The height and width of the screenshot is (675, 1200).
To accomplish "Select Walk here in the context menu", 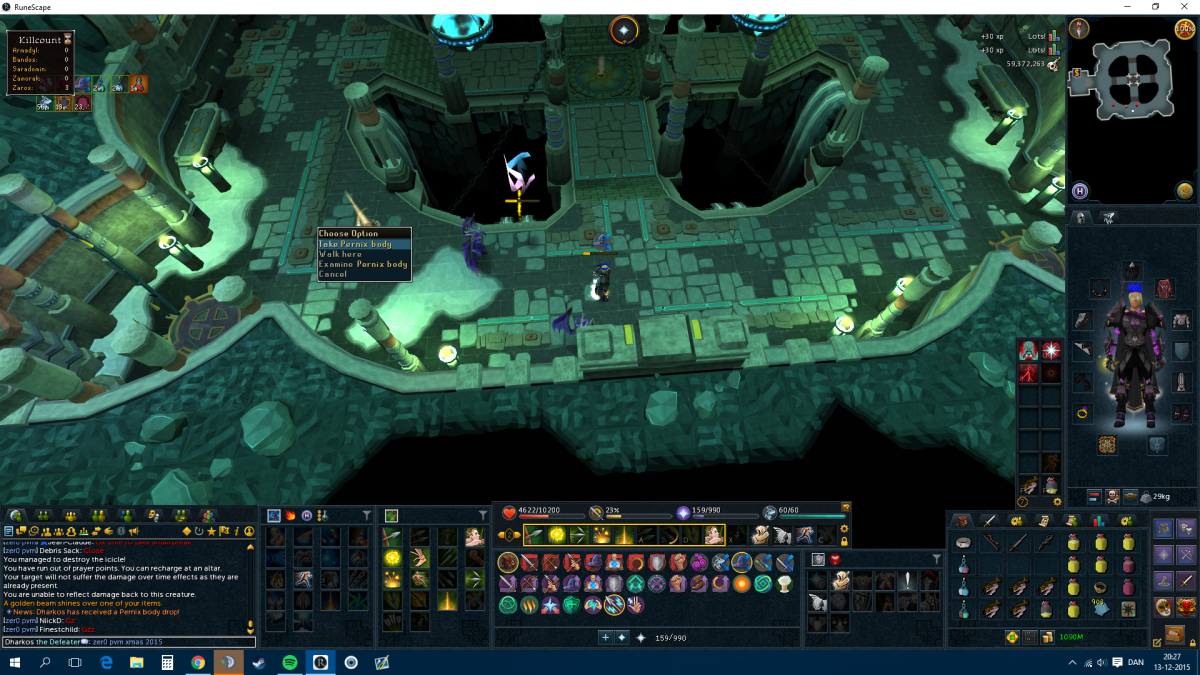I will (341, 254).
